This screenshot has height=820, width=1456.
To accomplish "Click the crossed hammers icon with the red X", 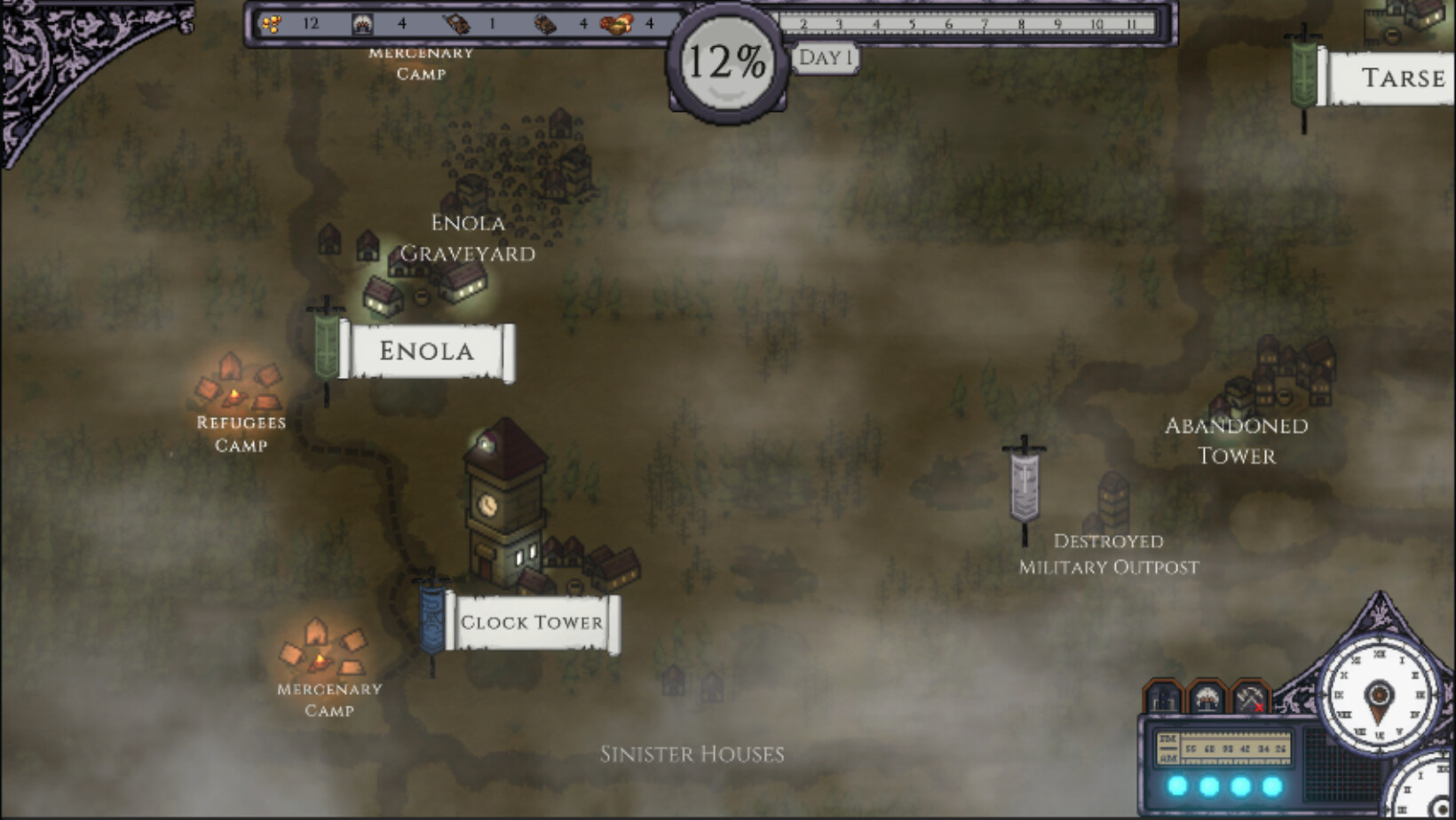I will click(x=1250, y=697).
